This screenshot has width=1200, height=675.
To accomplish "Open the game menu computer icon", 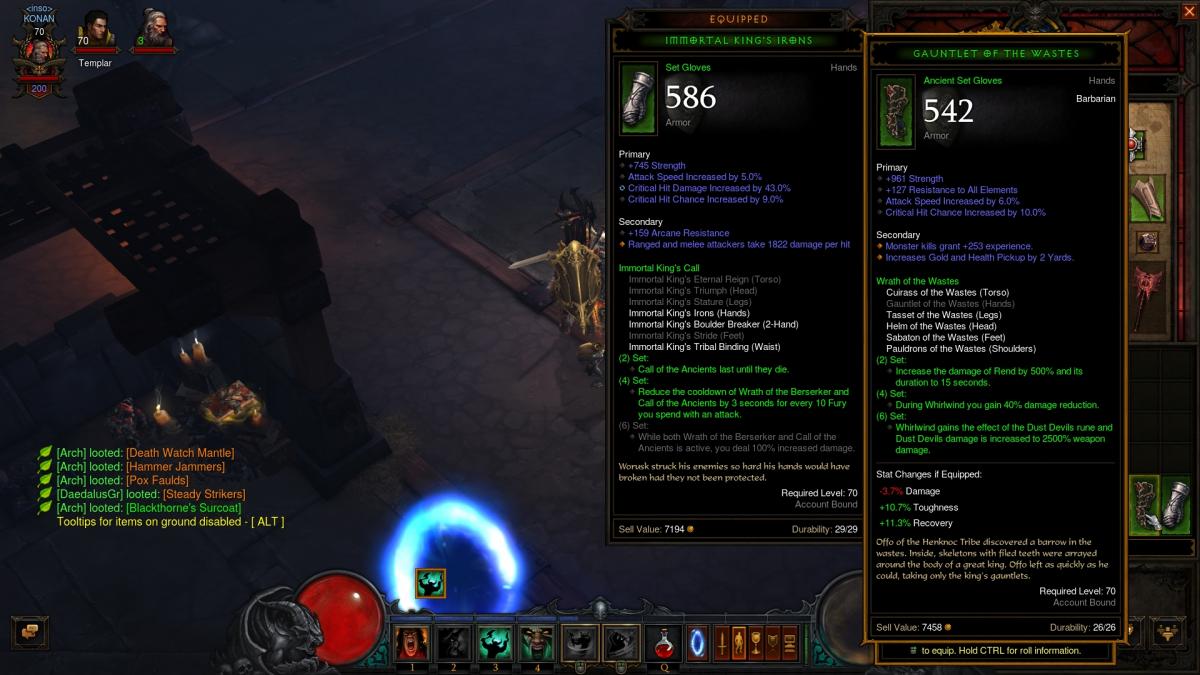I will pyautogui.click(x=790, y=641).
